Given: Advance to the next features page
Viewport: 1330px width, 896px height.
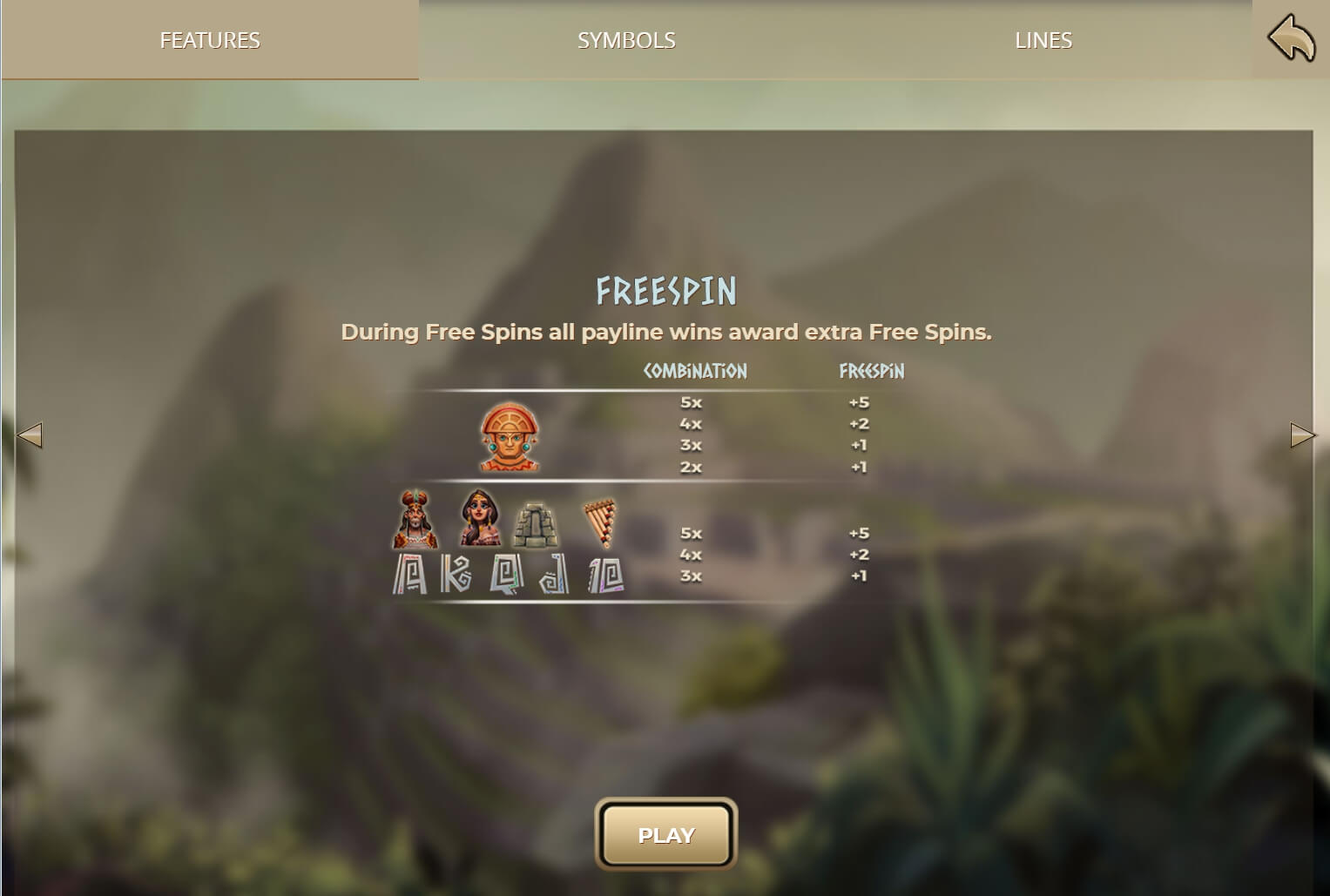Looking at the screenshot, I should click(1302, 435).
